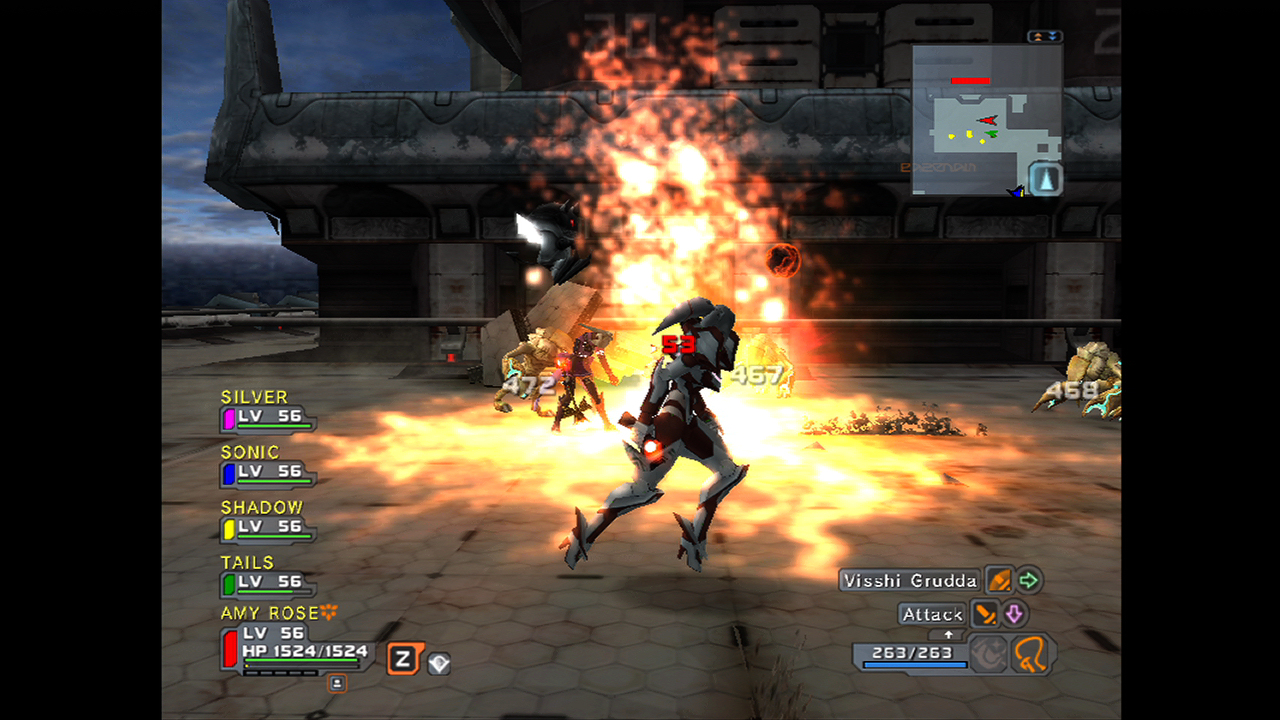Select the pink down arrow palette icon
Screen dimensions: 1280x720
coord(1014,614)
